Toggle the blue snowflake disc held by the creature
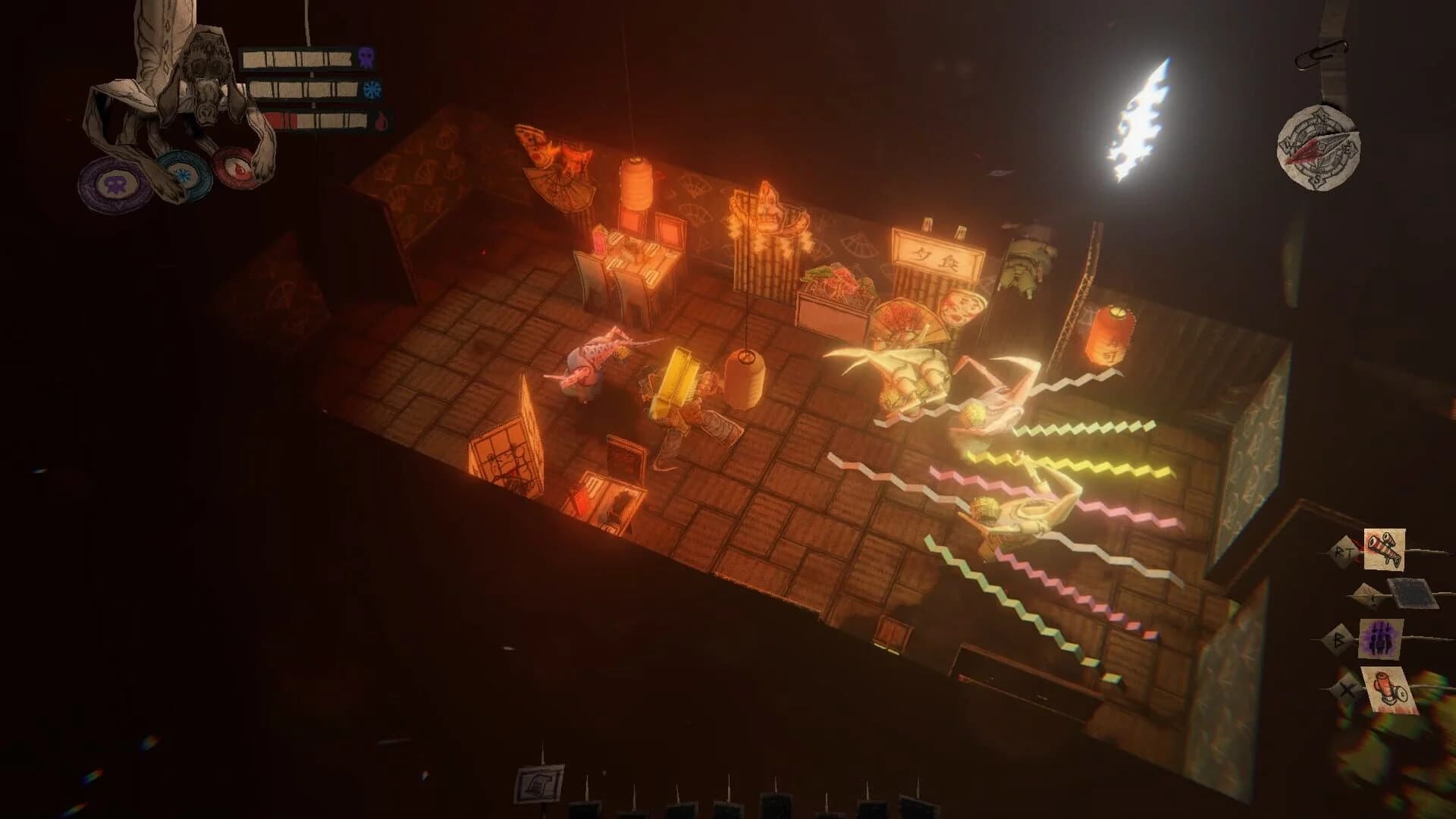Viewport: 1456px width, 819px height. tap(184, 174)
